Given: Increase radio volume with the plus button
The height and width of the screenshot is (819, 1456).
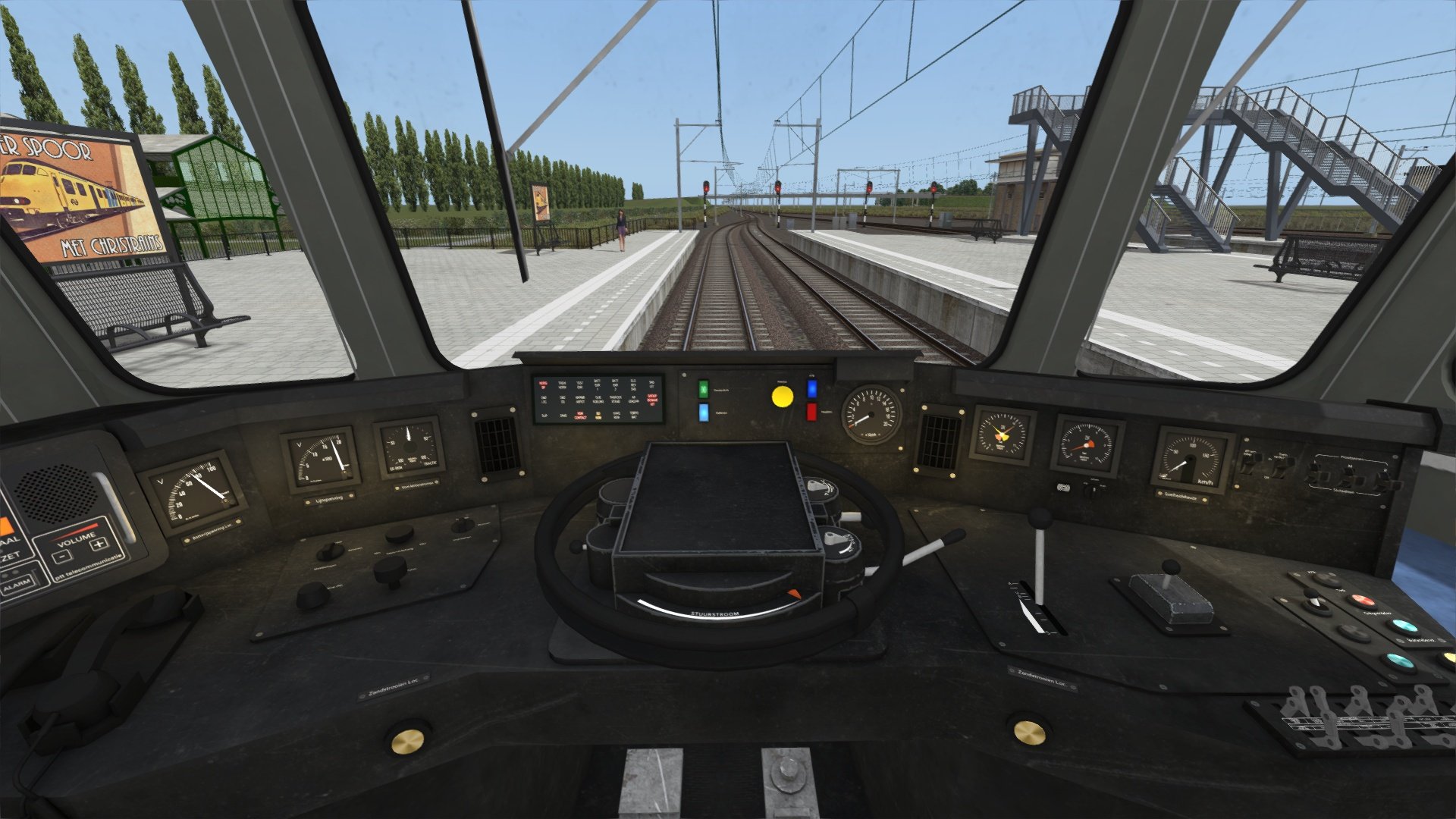Looking at the screenshot, I should click(99, 544).
